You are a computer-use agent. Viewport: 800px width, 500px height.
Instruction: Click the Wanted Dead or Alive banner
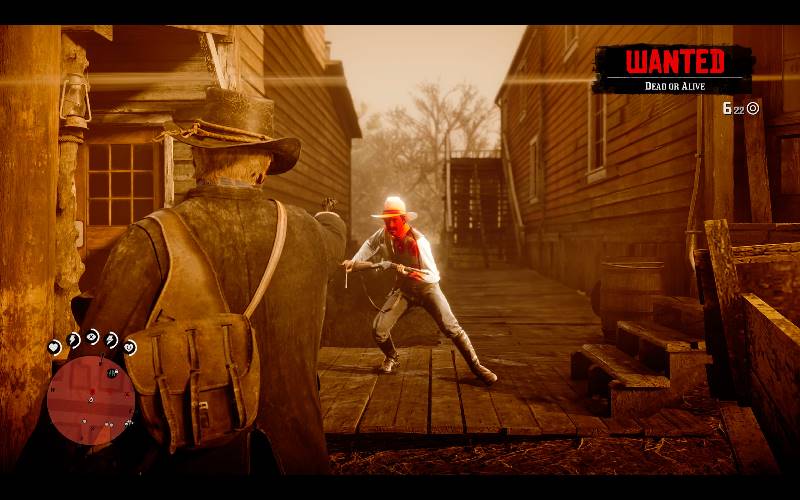tap(673, 69)
